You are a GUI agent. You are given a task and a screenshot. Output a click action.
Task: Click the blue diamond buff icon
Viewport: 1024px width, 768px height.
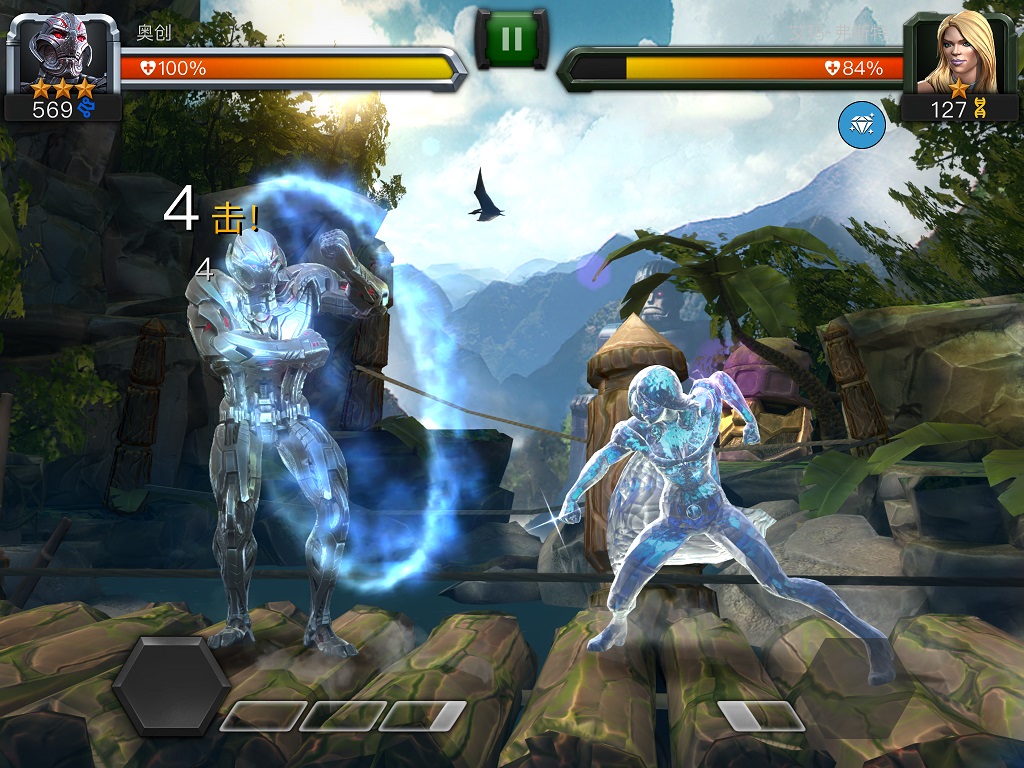click(x=861, y=125)
